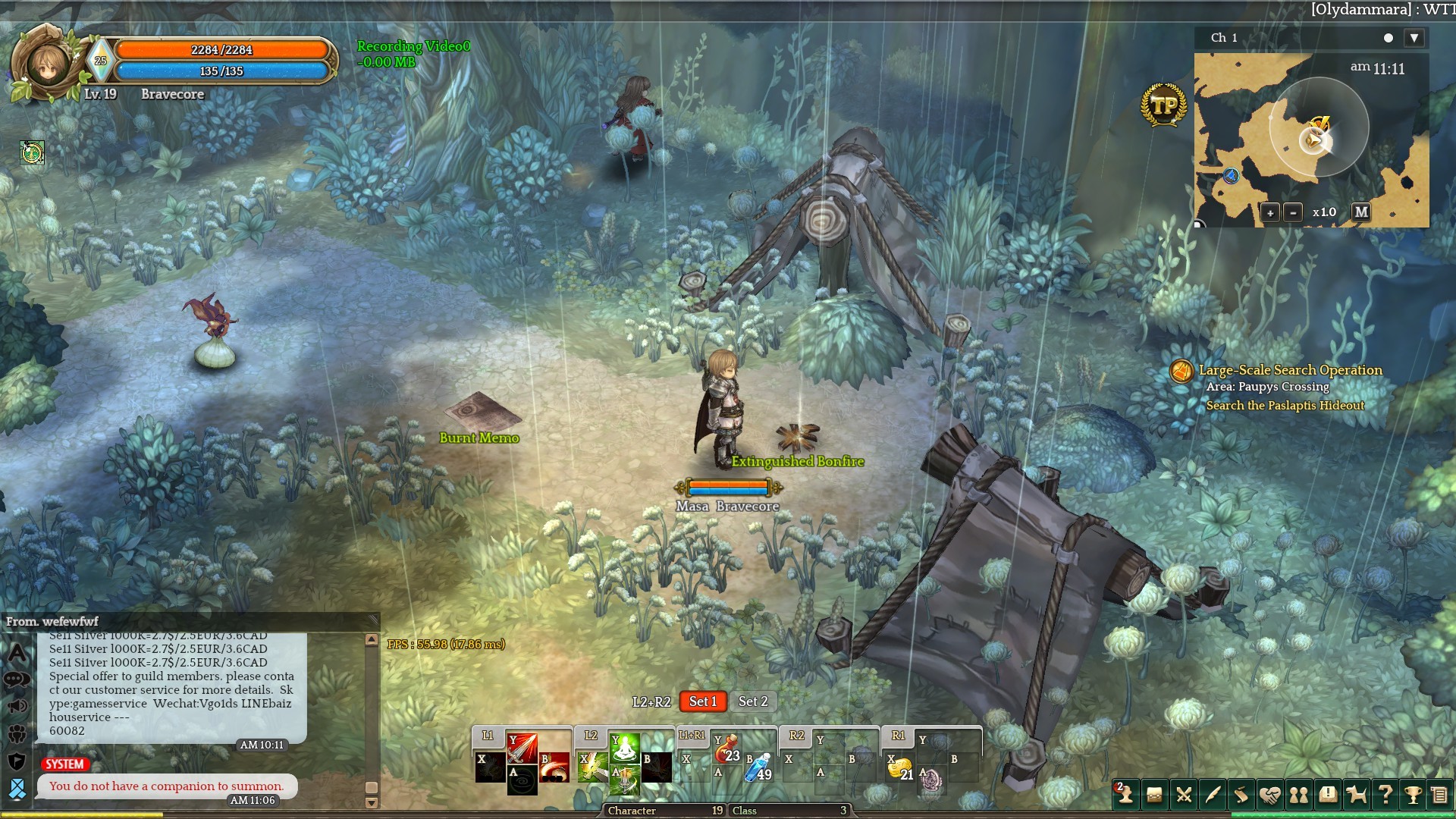Click the gold coin item slot
Image resolution: width=1456 pixels, height=819 pixels.
[900, 769]
